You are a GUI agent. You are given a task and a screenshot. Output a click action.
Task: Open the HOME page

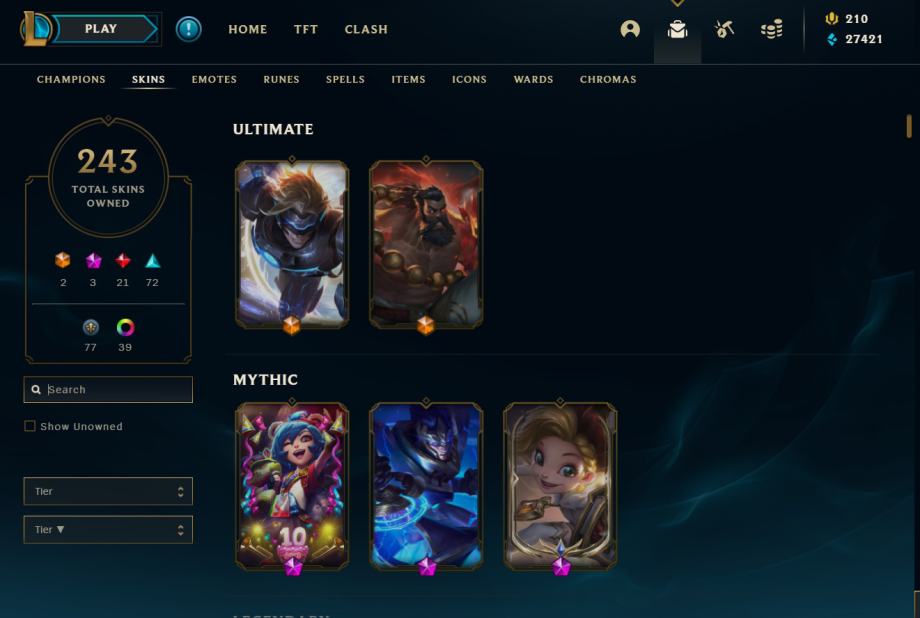click(247, 29)
